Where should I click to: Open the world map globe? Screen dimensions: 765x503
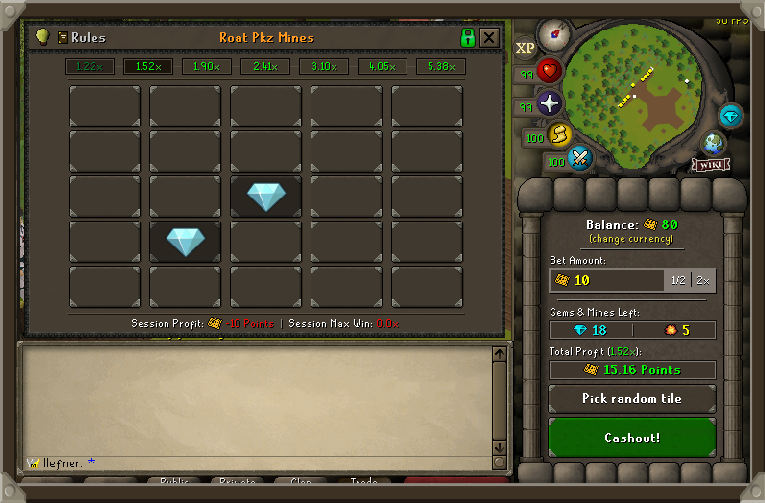[714, 142]
